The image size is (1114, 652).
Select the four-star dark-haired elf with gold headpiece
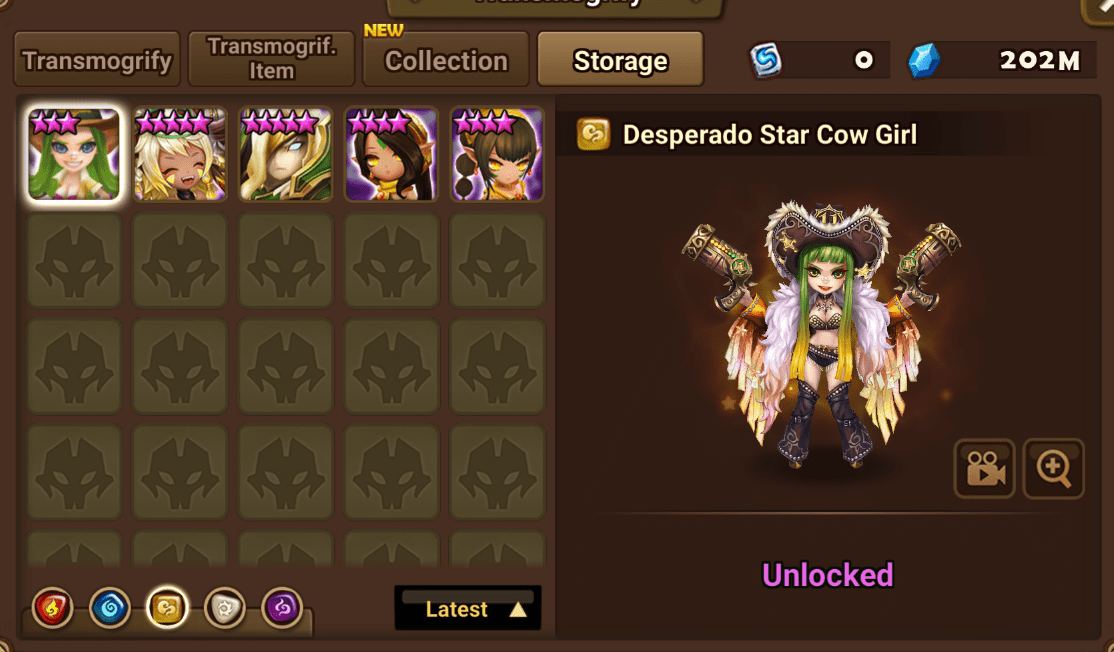click(x=392, y=154)
